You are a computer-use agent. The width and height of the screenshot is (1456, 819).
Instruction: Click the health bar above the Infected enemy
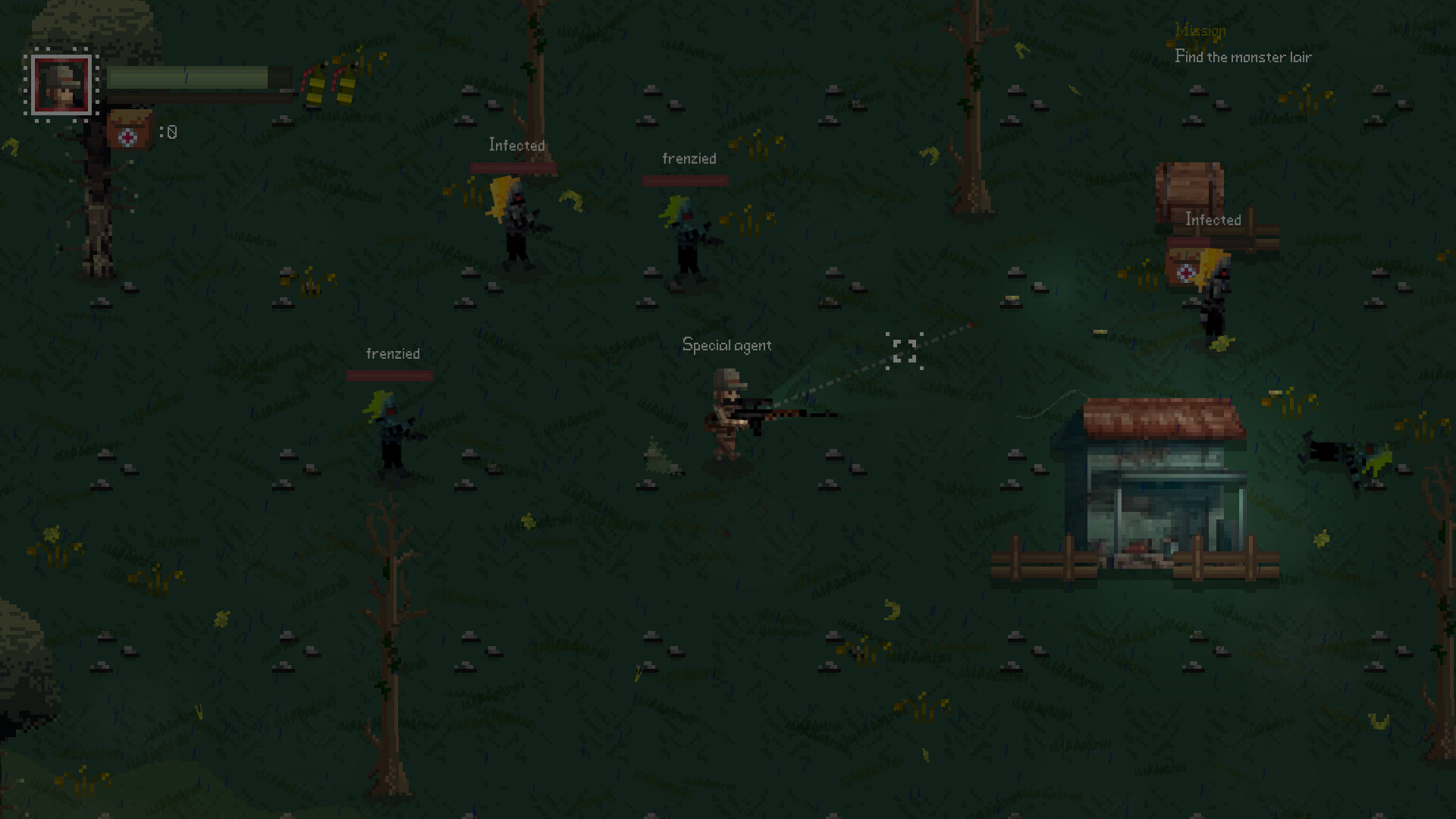515,167
